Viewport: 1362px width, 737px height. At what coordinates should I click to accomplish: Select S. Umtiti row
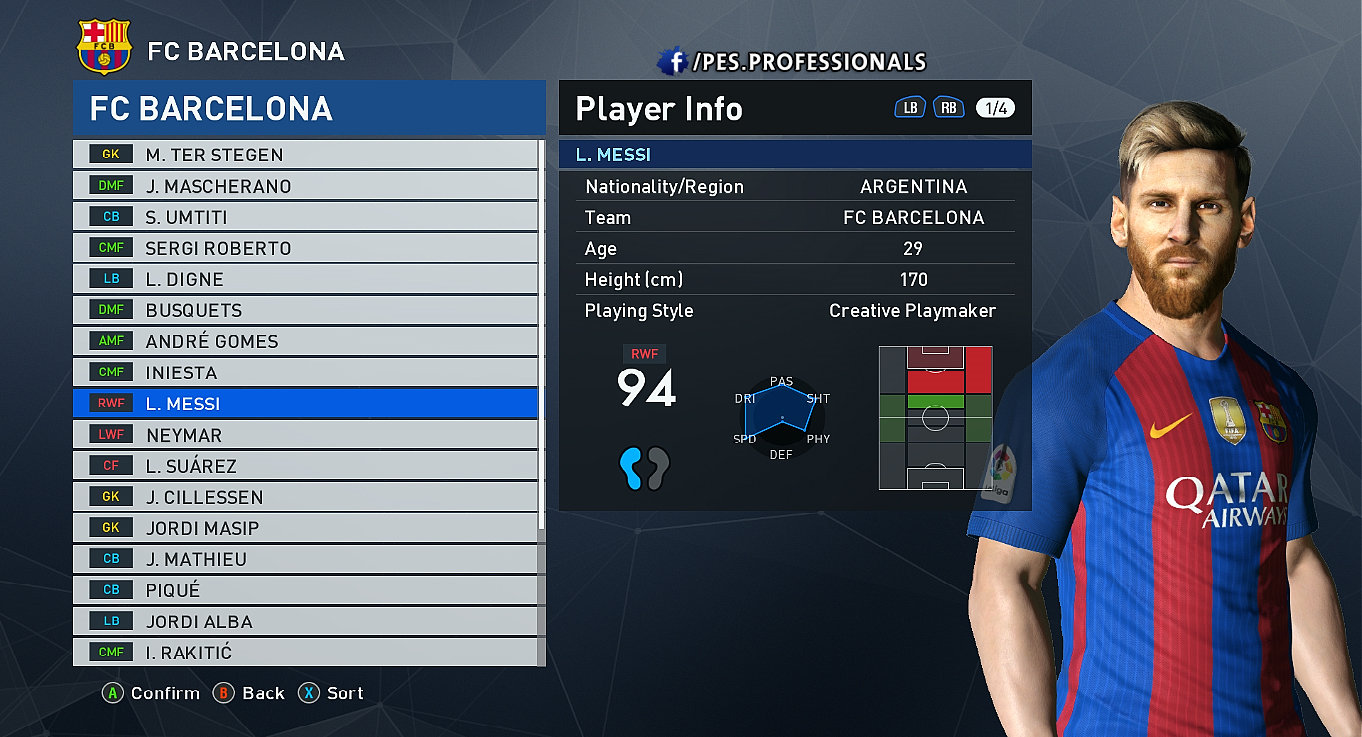tap(305, 217)
